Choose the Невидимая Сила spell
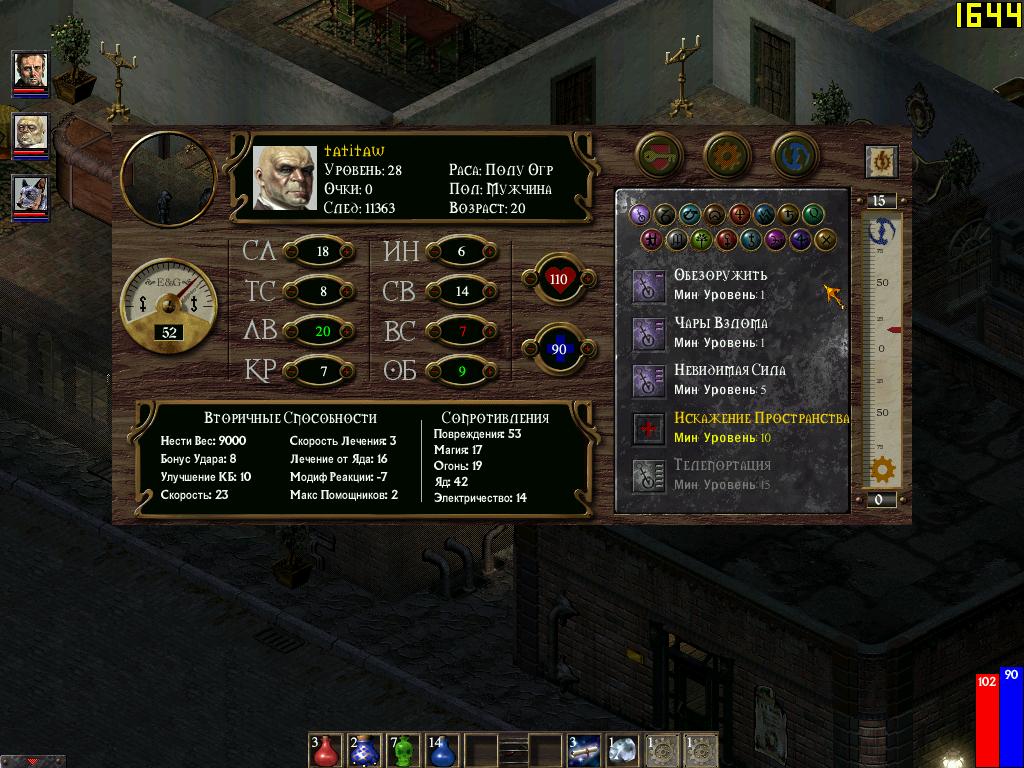The image size is (1024, 768). pos(651,380)
